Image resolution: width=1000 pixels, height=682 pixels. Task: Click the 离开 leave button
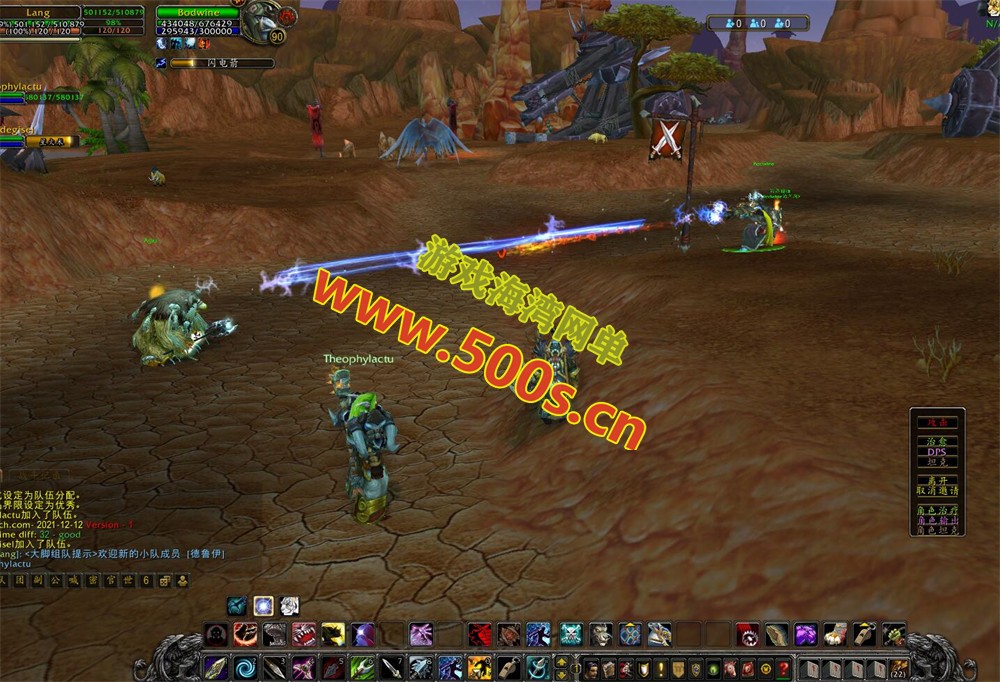click(x=937, y=481)
